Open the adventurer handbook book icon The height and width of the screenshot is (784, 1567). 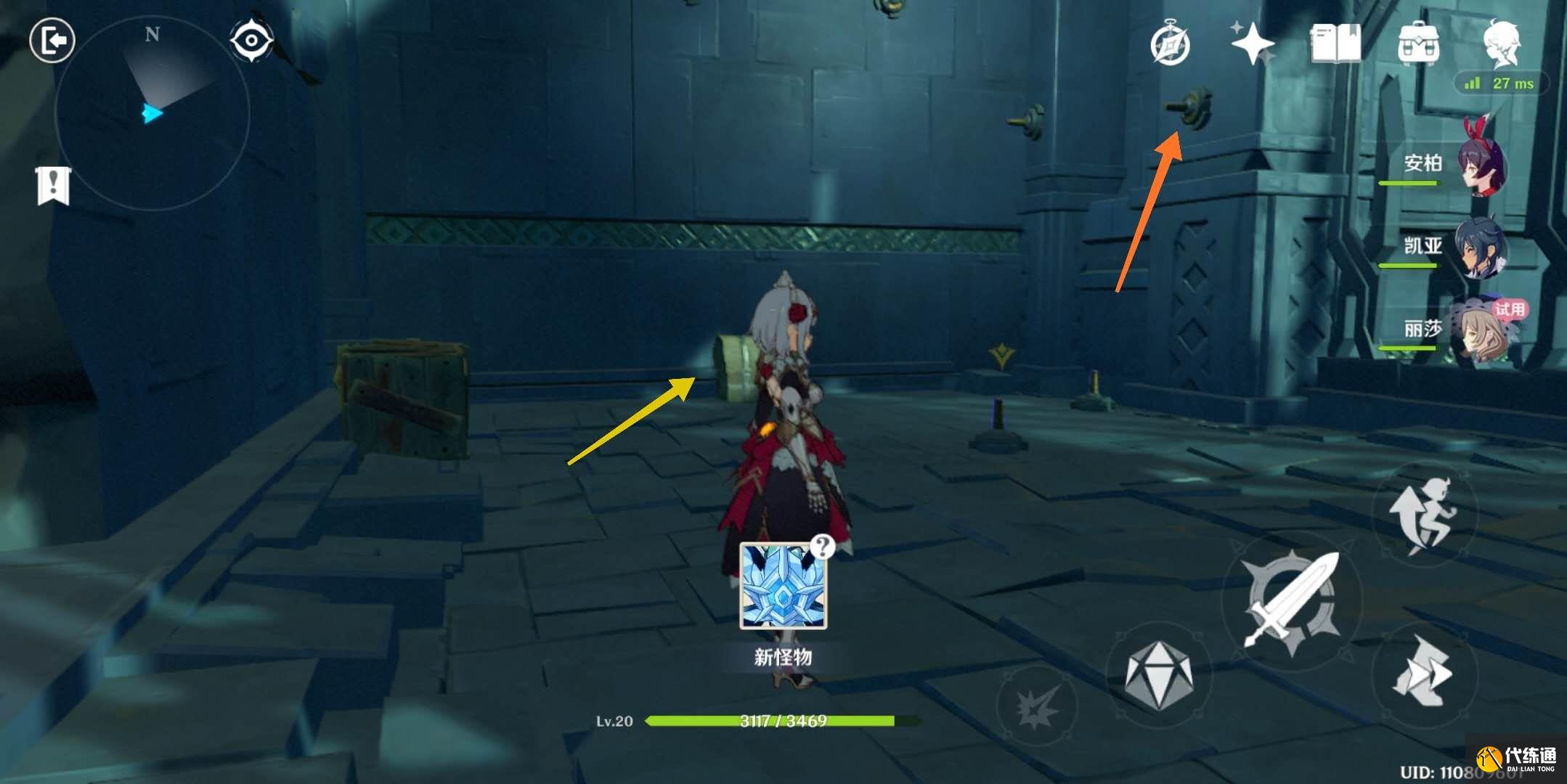click(1335, 44)
